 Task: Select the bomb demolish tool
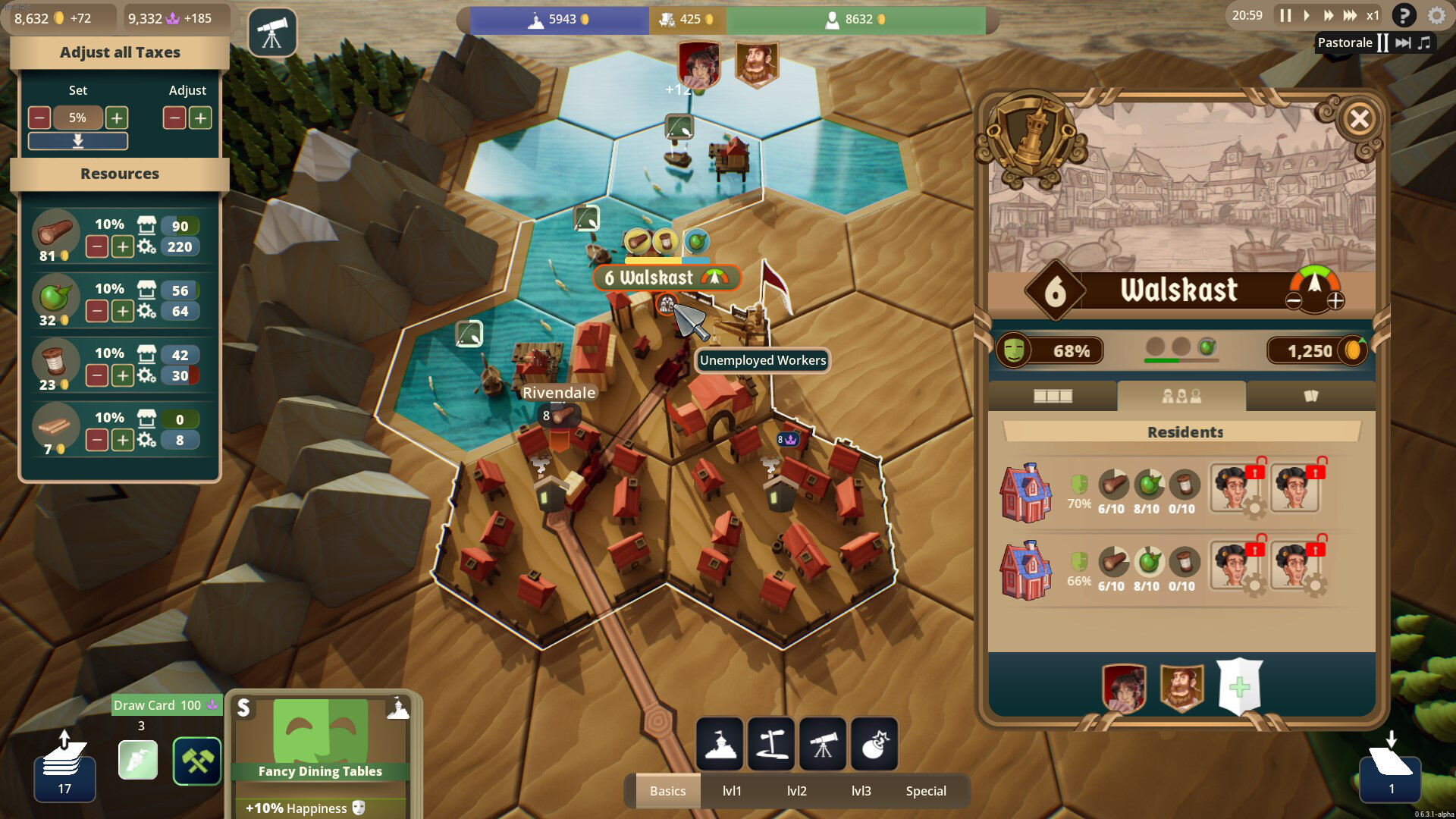tap(875, 744)
